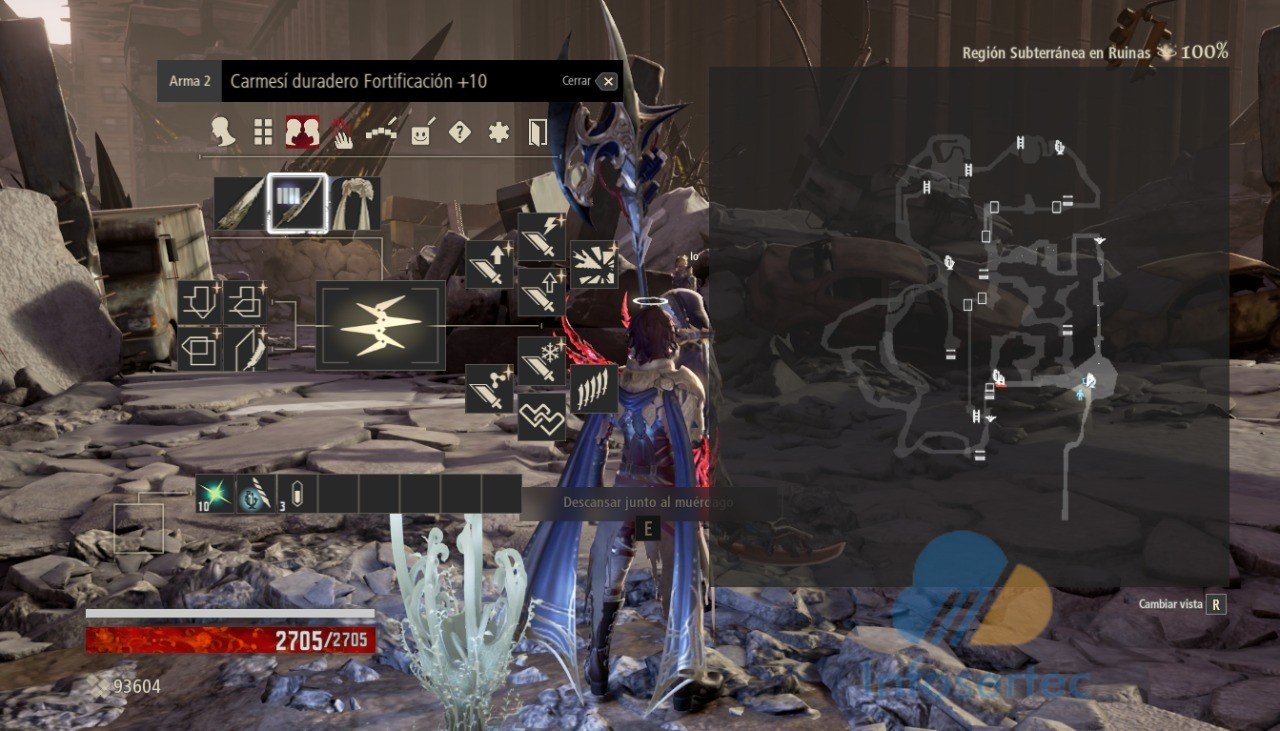This screenshot has width=1280, height=731.
Task: Open the waving hand gestures tab
Action: click(x=342, y=133)
